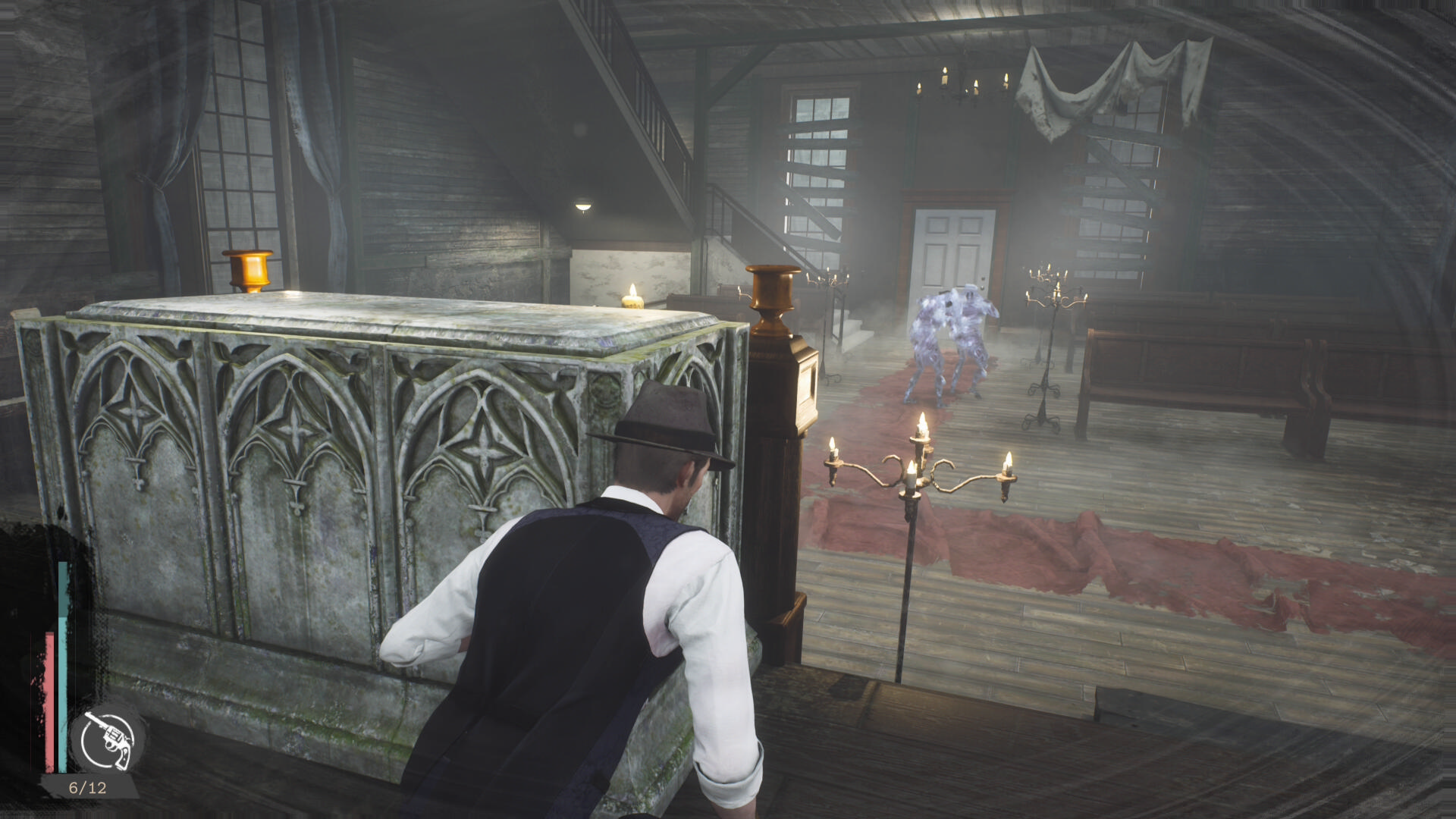This screenshot has width=1456, height=819.
Task: Select the revolver weapon icon
Action: [x=108, y=739]
